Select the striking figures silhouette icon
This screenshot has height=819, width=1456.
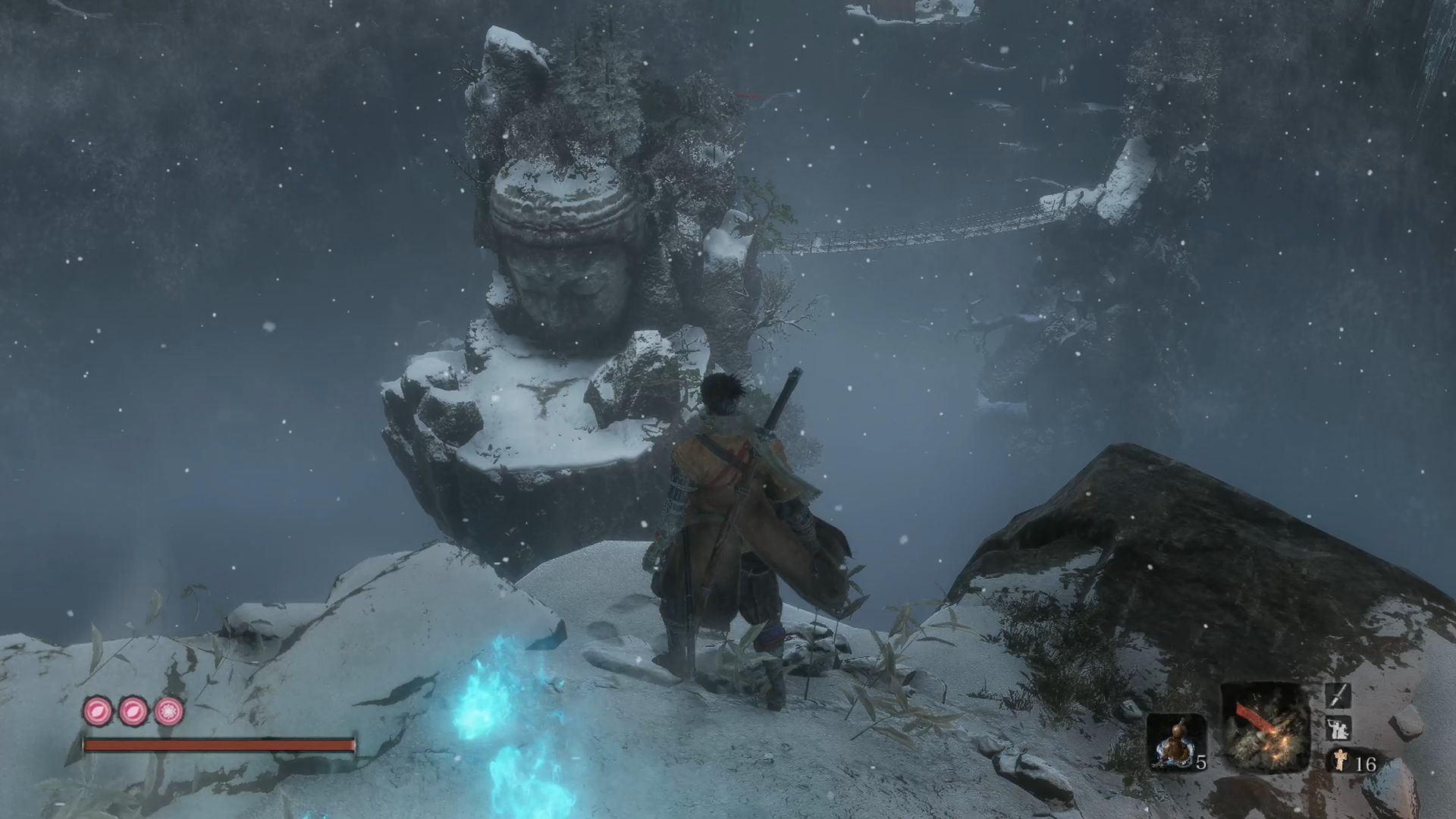coord(1338,729)
